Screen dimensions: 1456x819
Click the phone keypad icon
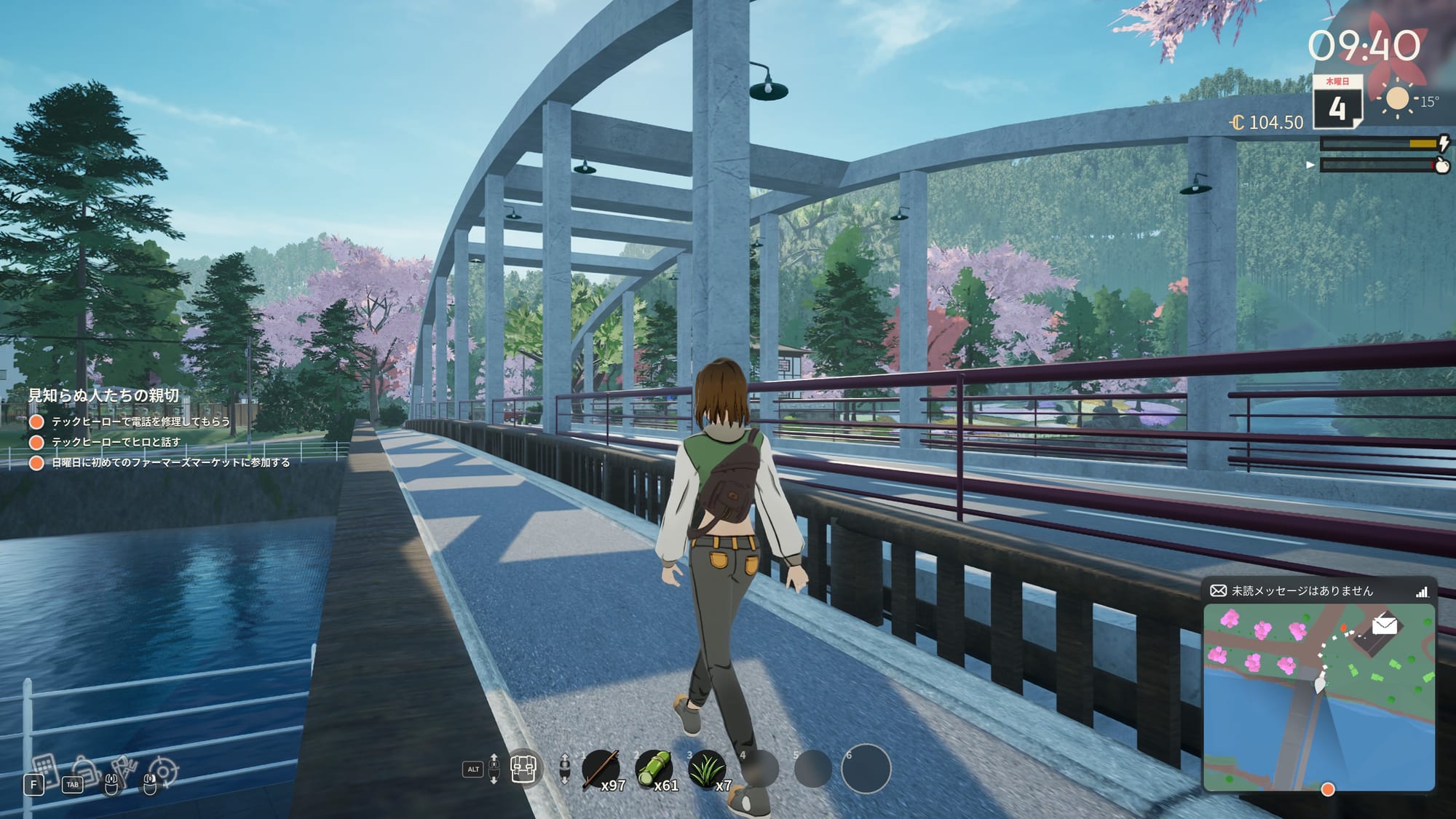pos(44,767)
